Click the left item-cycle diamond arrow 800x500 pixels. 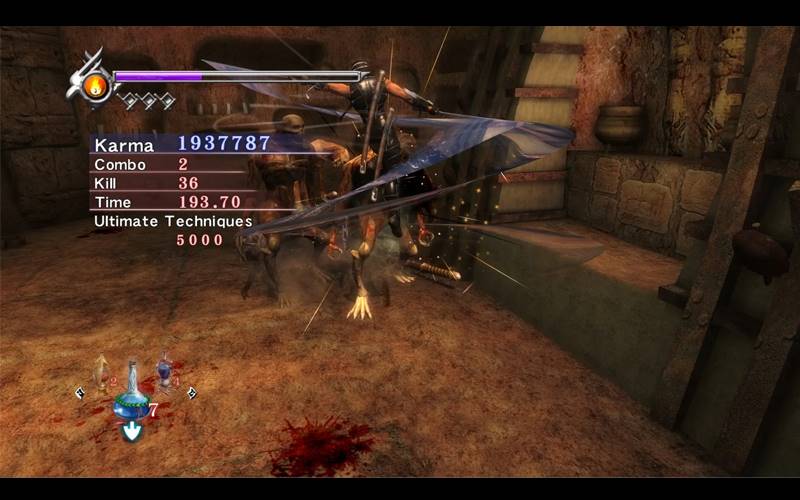pos(79,393)
